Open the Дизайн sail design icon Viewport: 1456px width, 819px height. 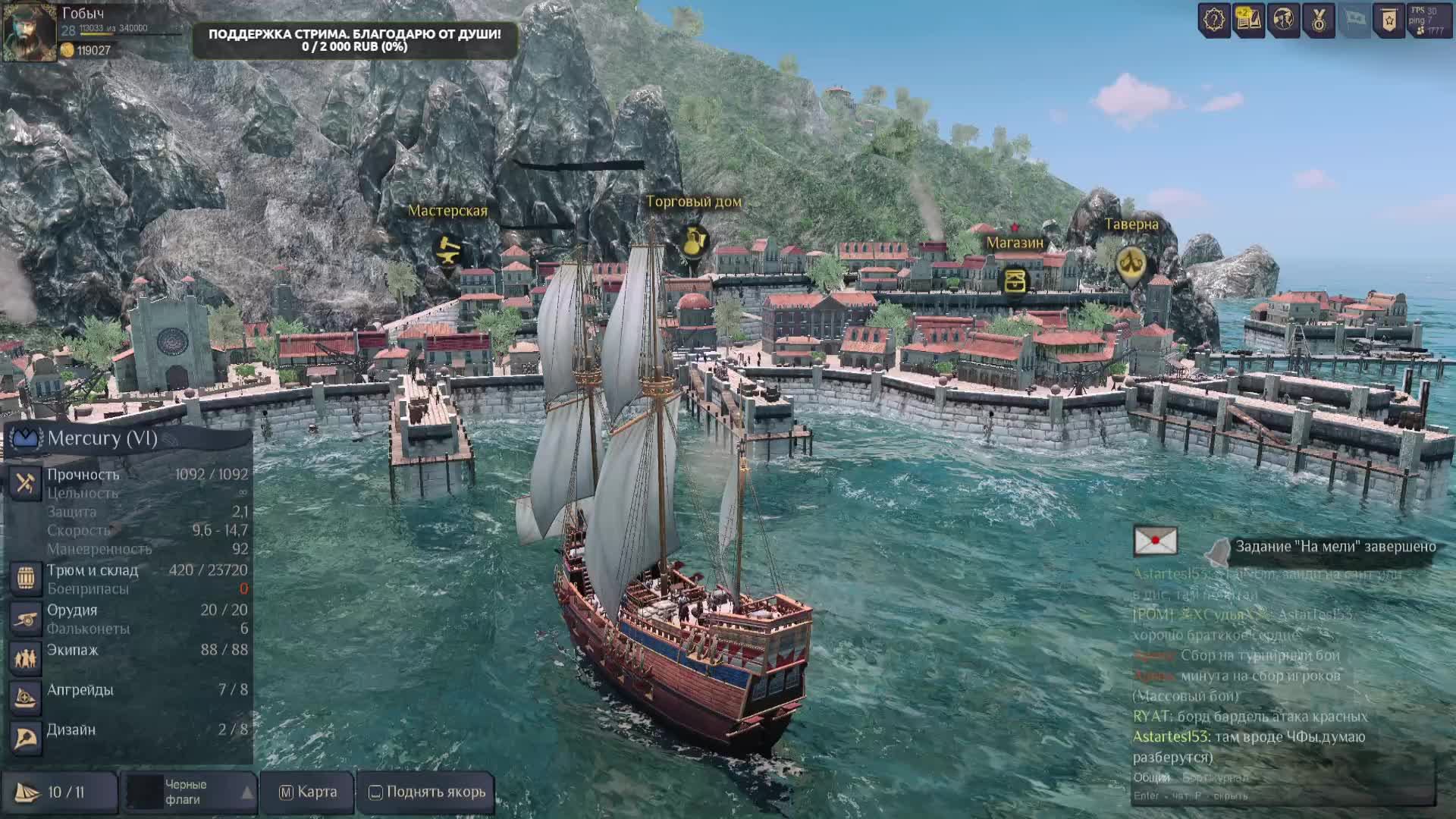pyautogui.click(x=25, y=738)
